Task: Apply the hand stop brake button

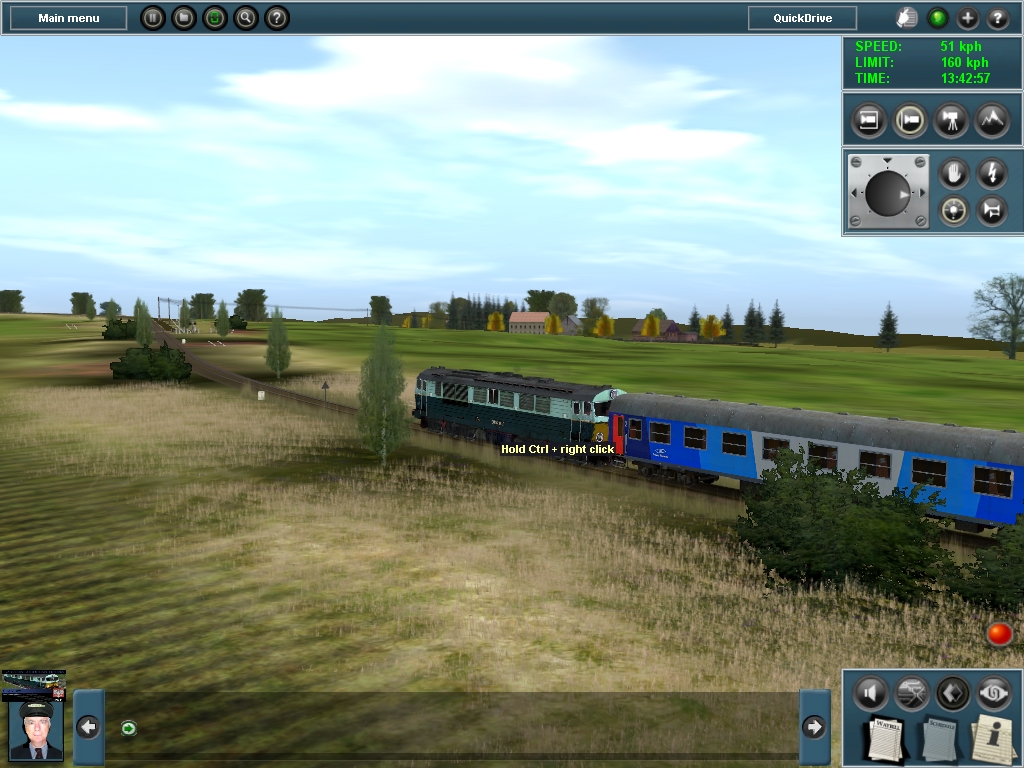Action: tap(954, 173)
